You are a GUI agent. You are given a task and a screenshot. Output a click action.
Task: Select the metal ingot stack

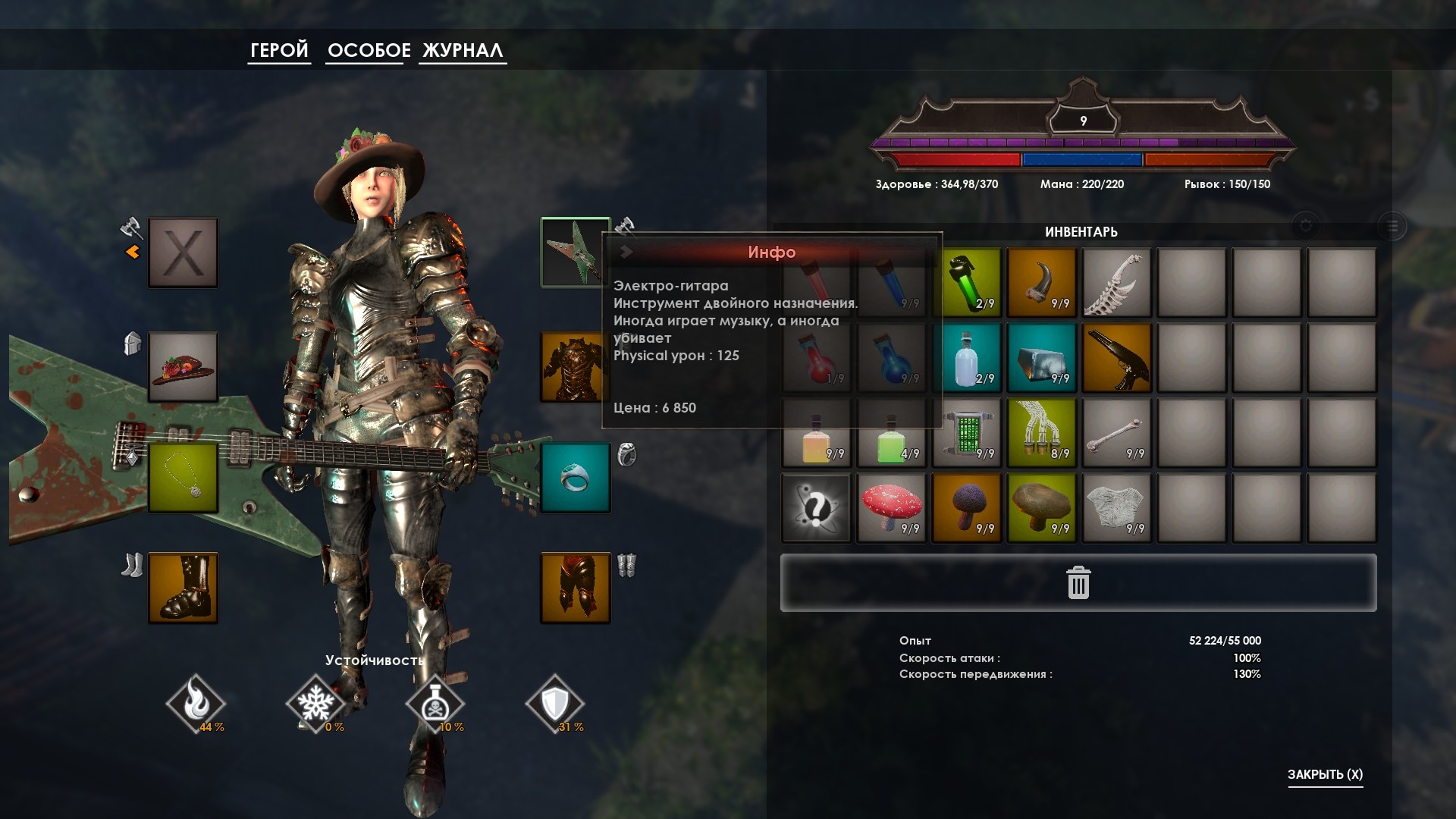[x=1042, y=357]
